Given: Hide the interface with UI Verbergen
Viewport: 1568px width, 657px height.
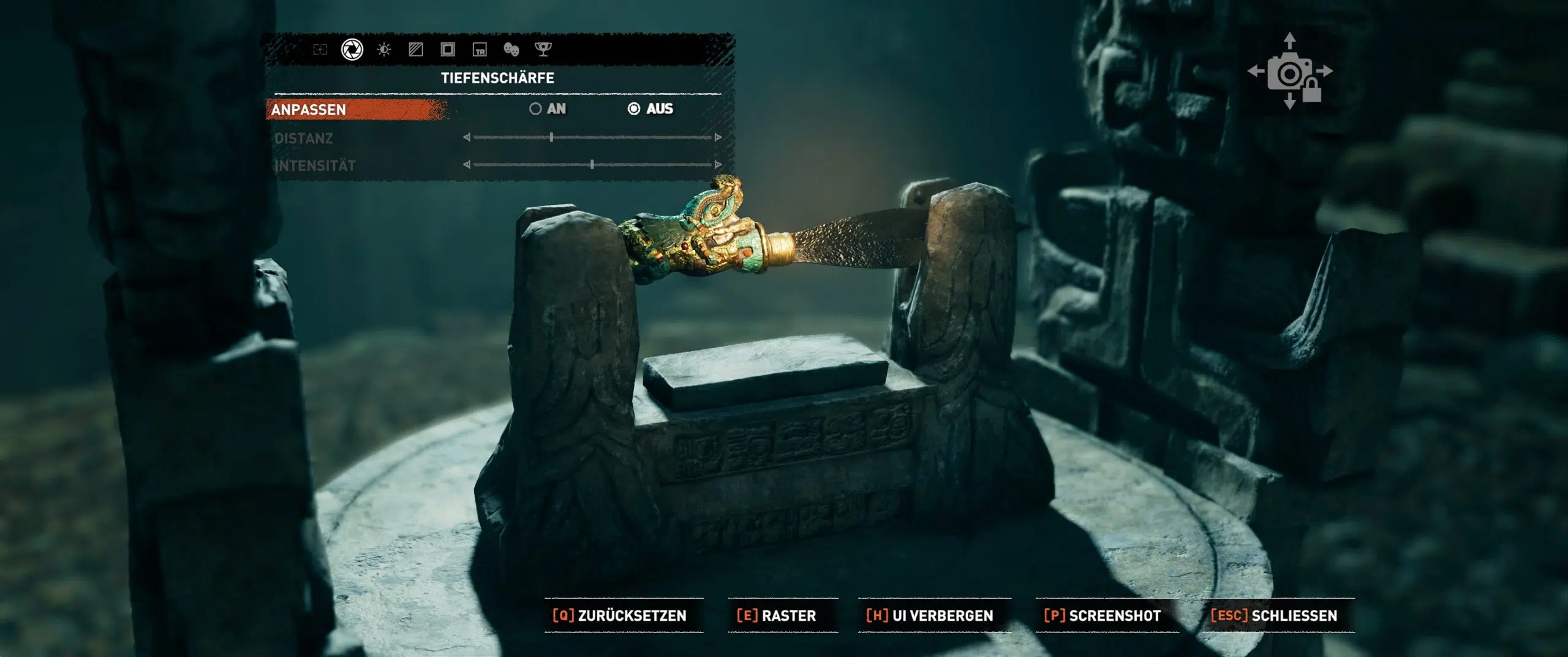Looking at the screenshot, I should coord(930,615).
